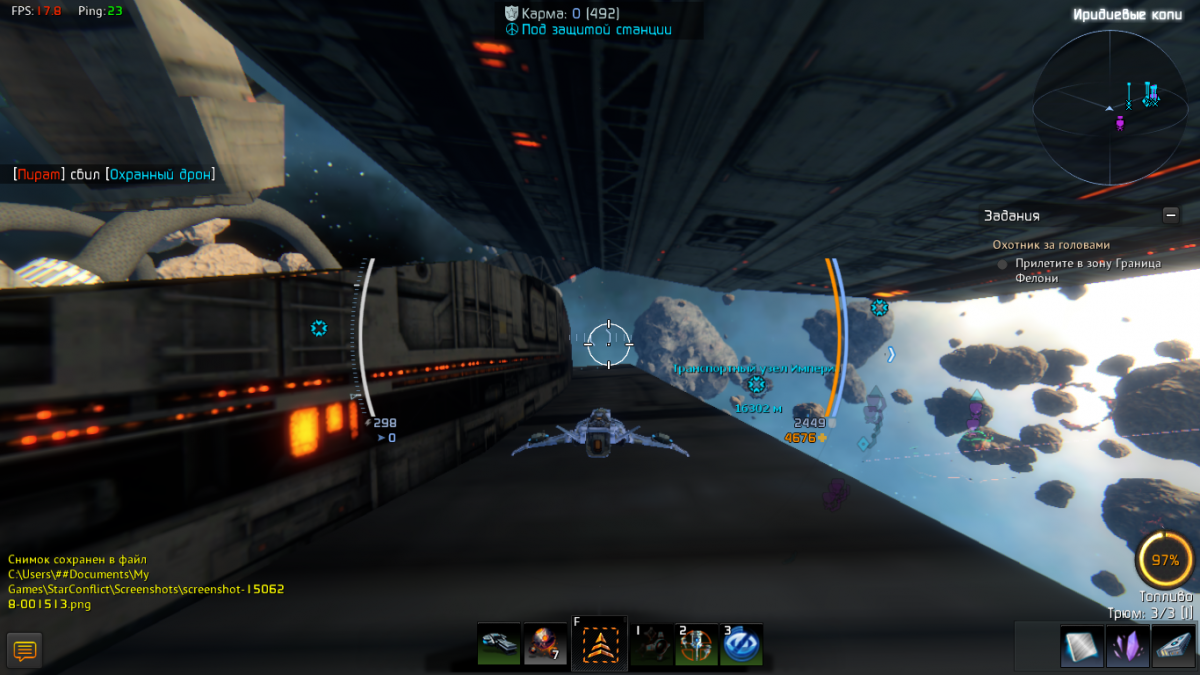
Task: Activate the blue round module in slot 3
Action: (741, 645)
